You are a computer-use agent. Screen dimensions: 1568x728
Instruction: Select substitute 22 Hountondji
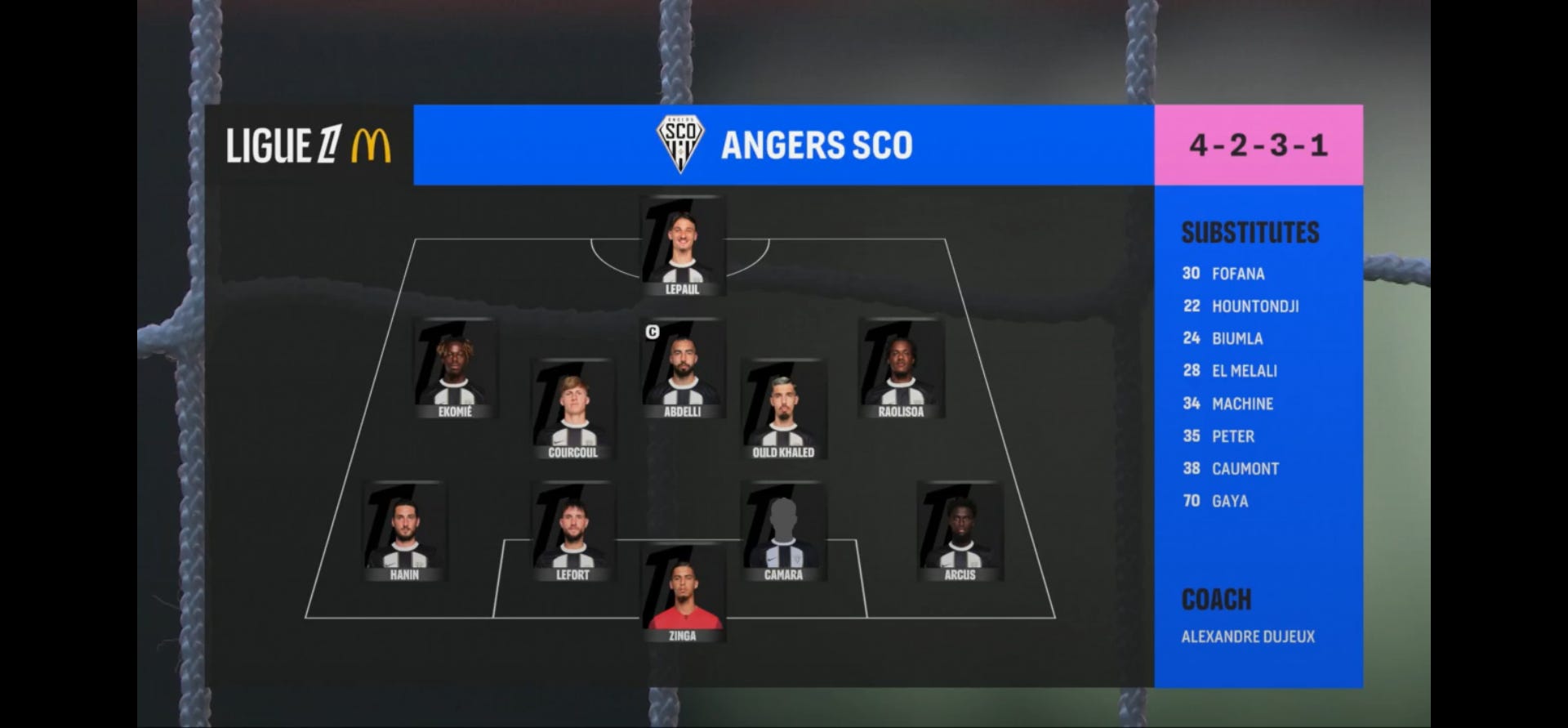[1241, 306]
